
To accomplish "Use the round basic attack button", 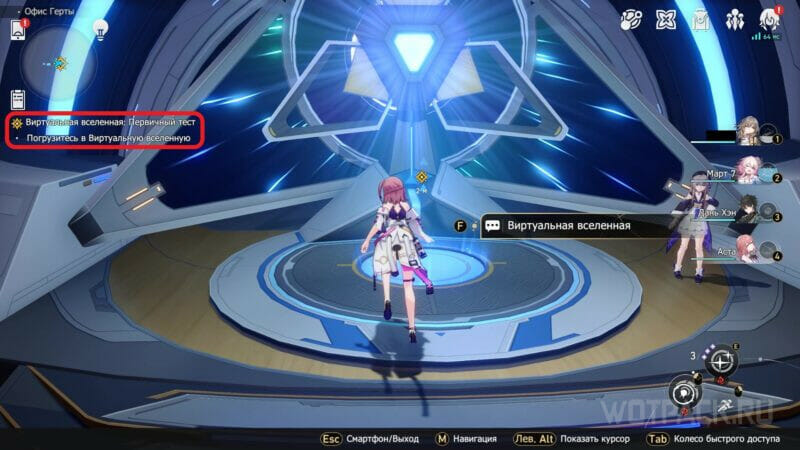I will tap(685, 391).
